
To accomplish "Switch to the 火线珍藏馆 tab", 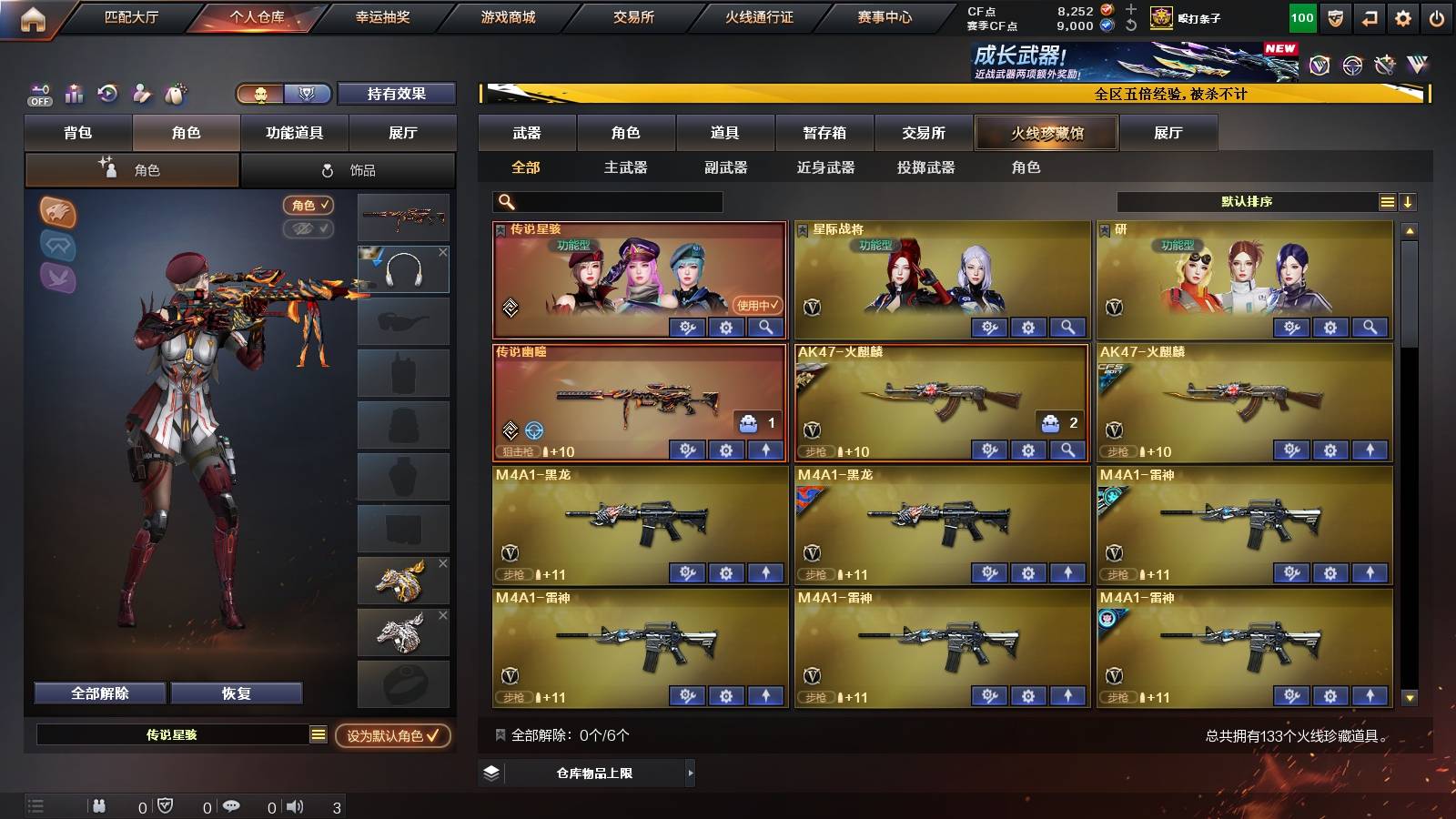I will click(1046, 133).
